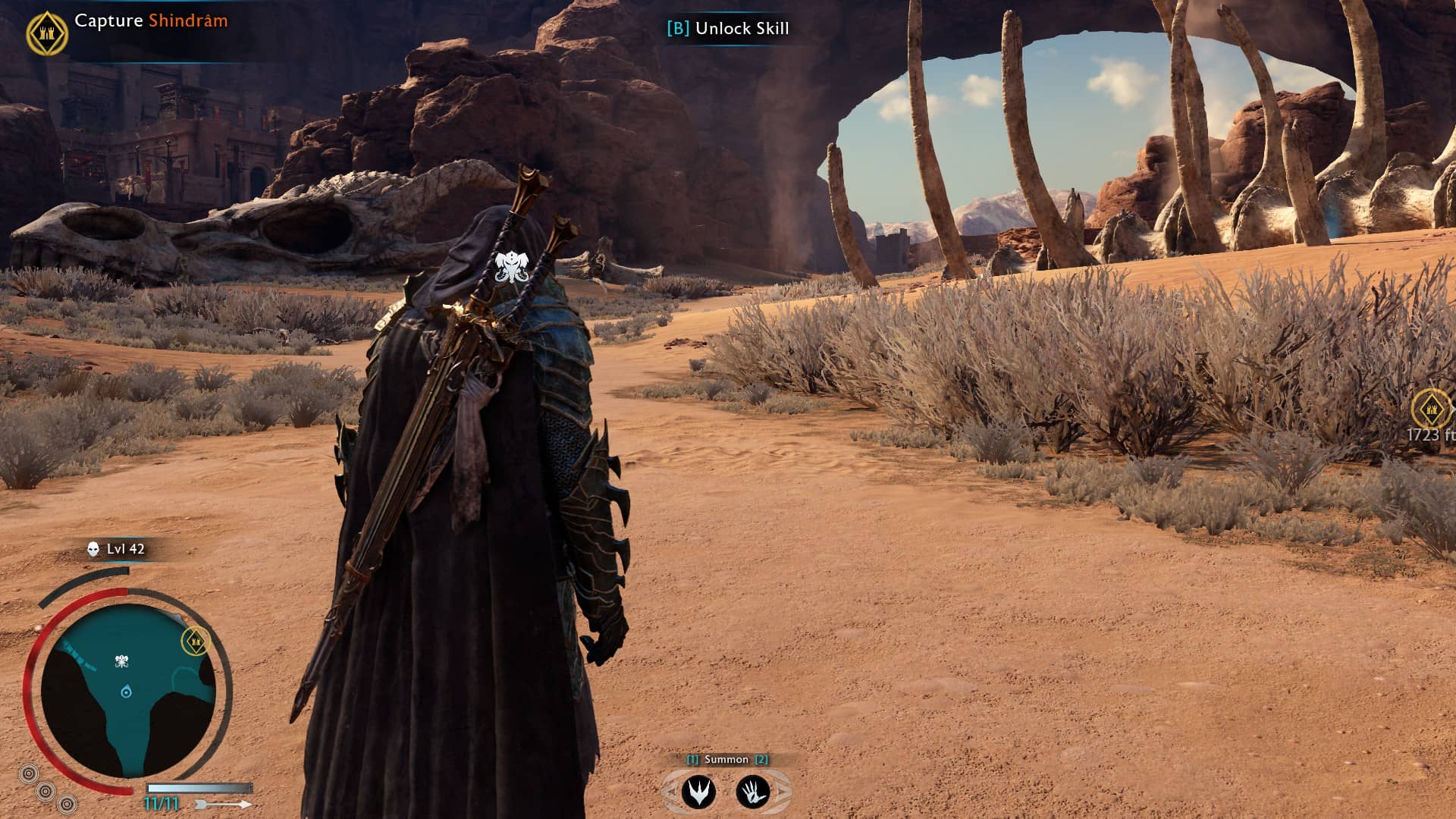Select the white beast icon on the minimap
The height and width of the screenshot is (819, 1456).
pyautogui.click(x=121, y=662)
